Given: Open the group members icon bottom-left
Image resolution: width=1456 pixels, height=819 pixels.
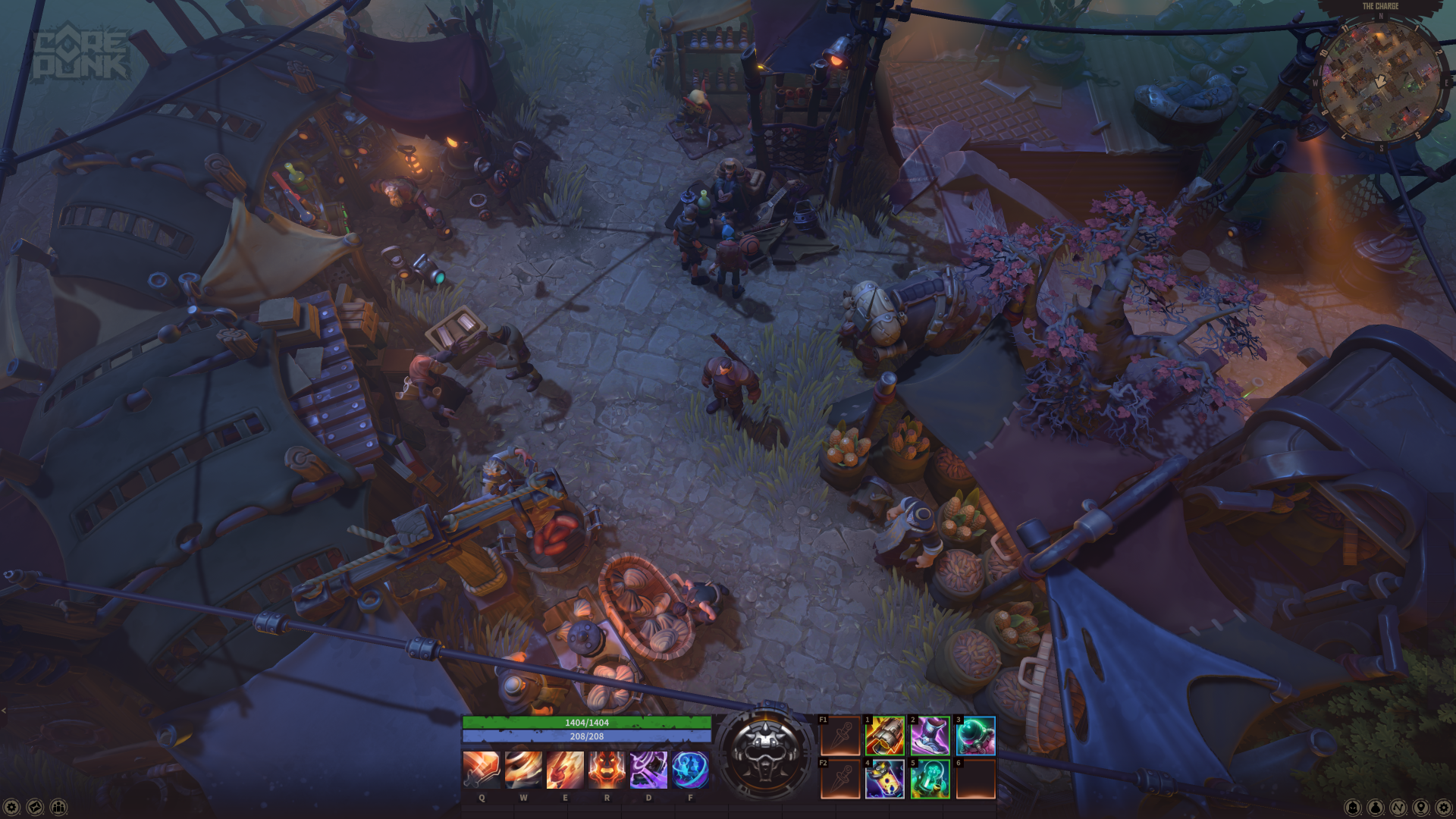Looking at the screenshot, I should pyautogui.click(x=58, y=808).
